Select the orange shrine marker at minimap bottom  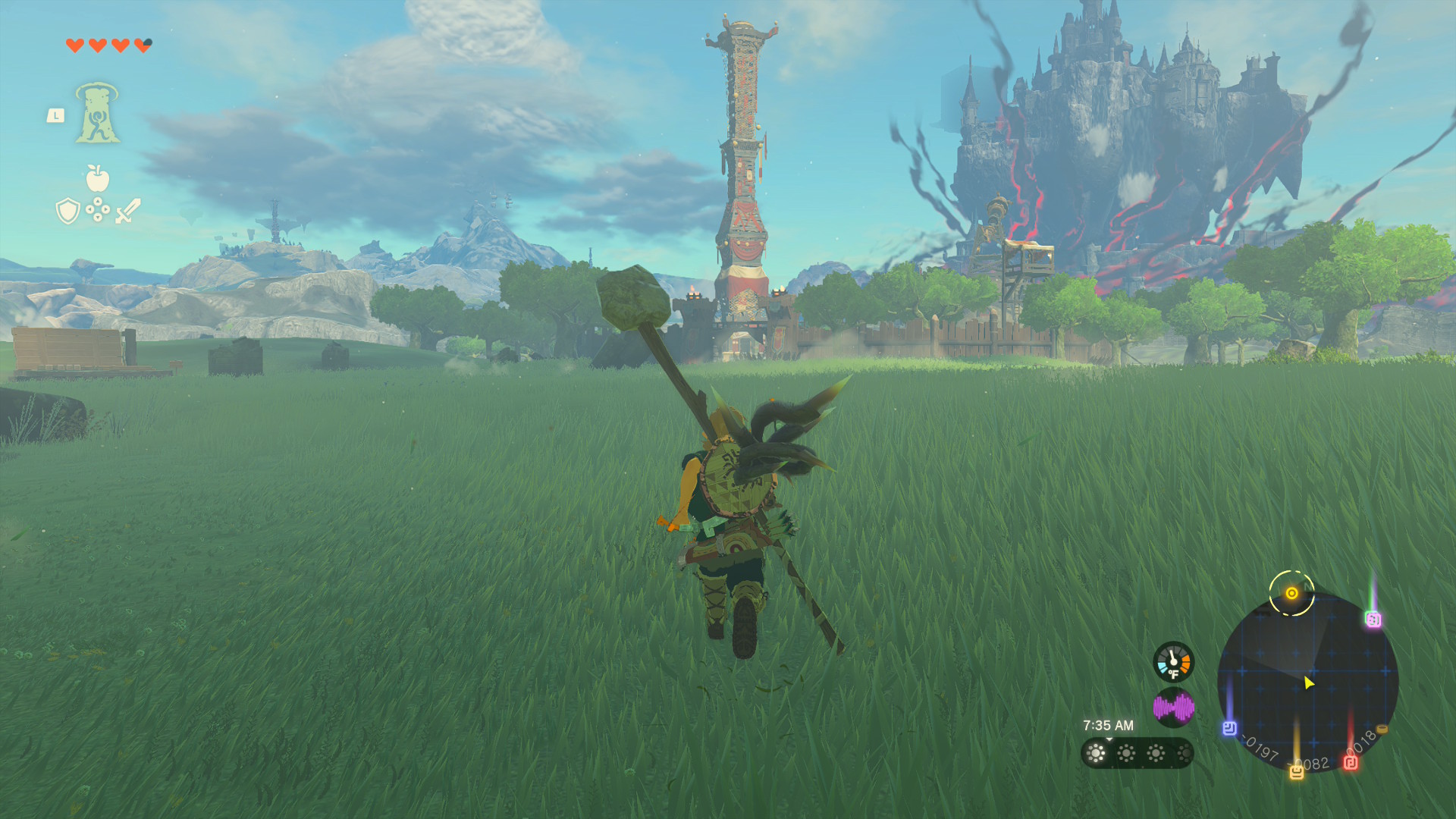[1297, 772]
